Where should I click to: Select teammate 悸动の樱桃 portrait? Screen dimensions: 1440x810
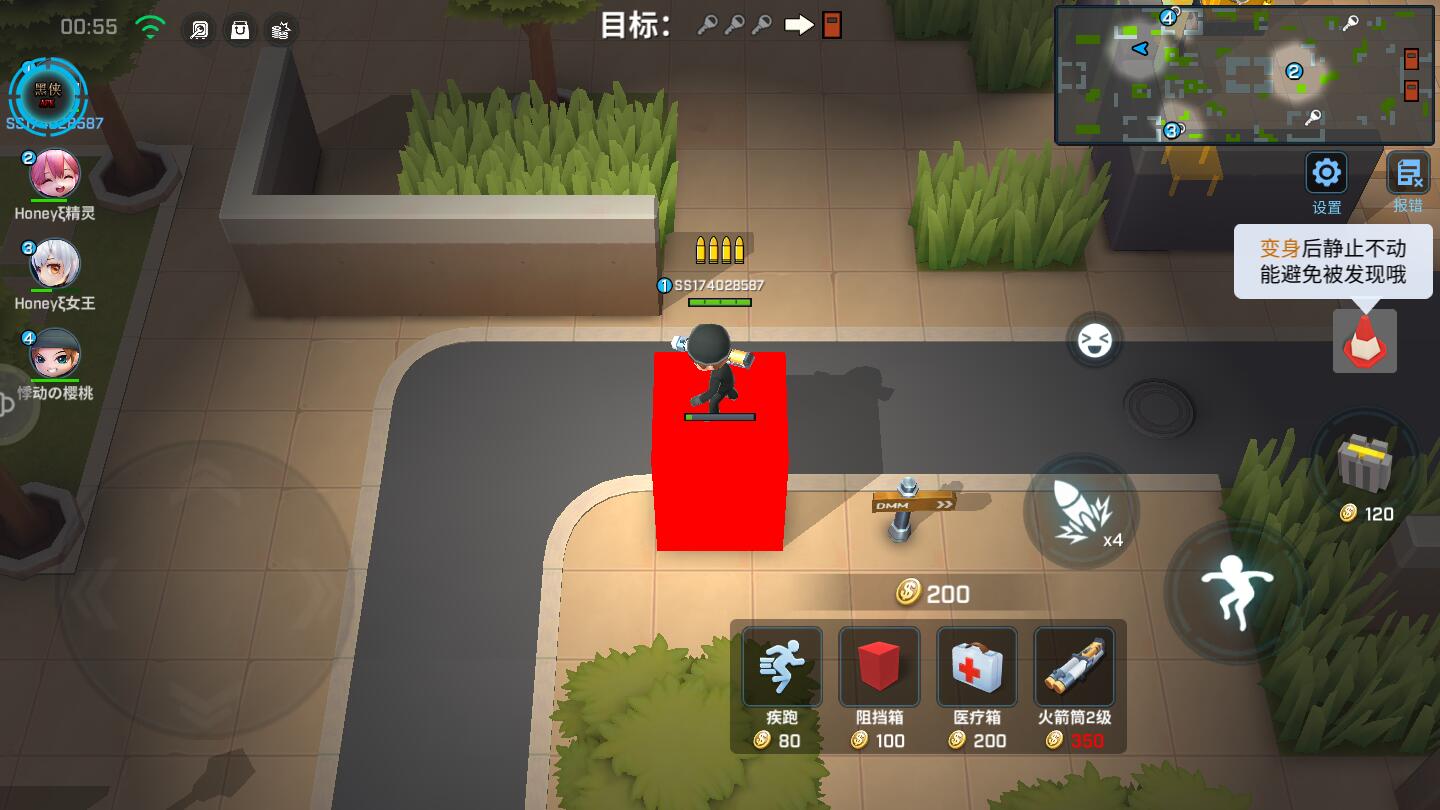click(x=54, y=353)
